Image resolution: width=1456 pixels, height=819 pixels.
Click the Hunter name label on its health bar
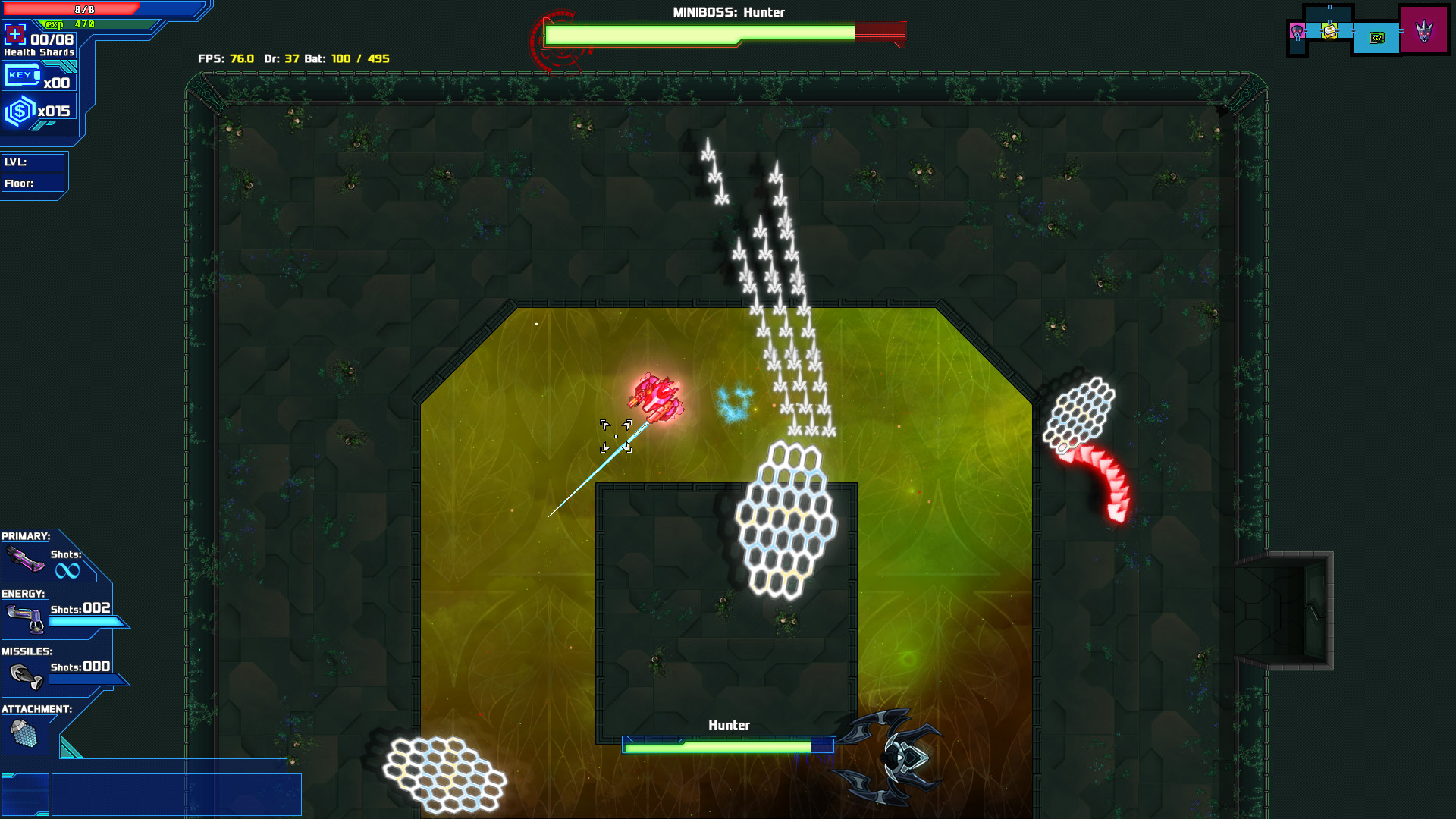point(729,725)
